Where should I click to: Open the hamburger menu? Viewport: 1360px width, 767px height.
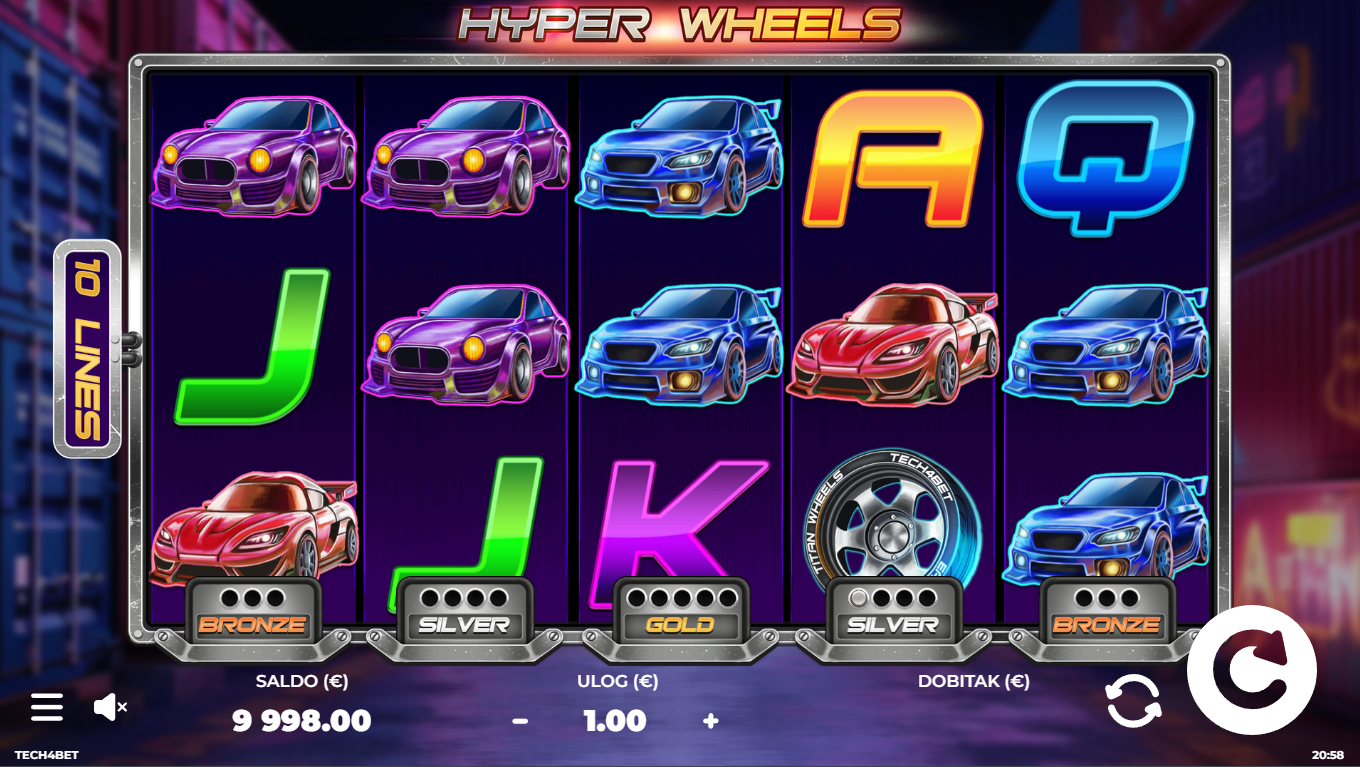(47, 707)
